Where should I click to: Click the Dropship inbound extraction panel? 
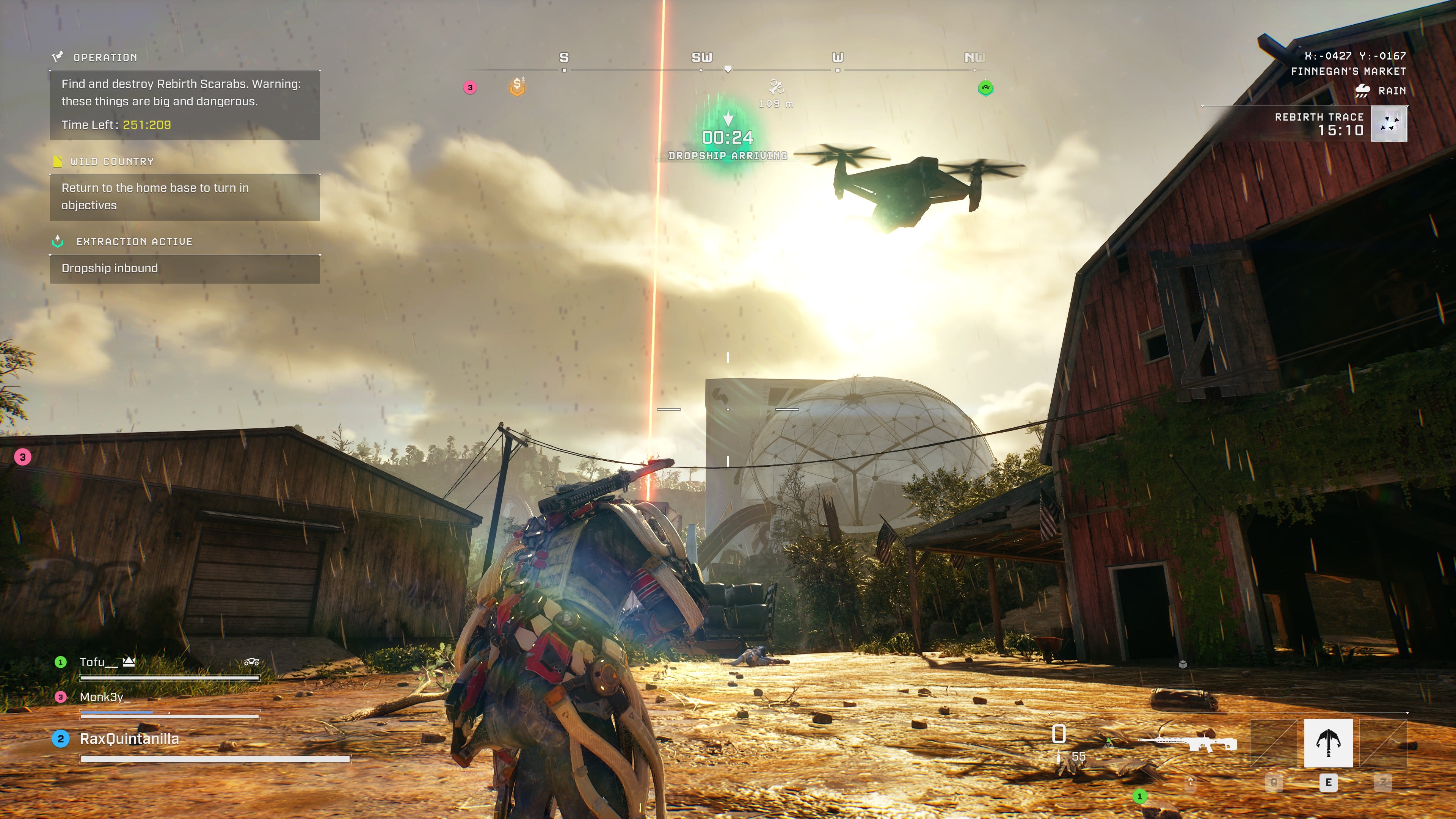[x=184, y=268]
